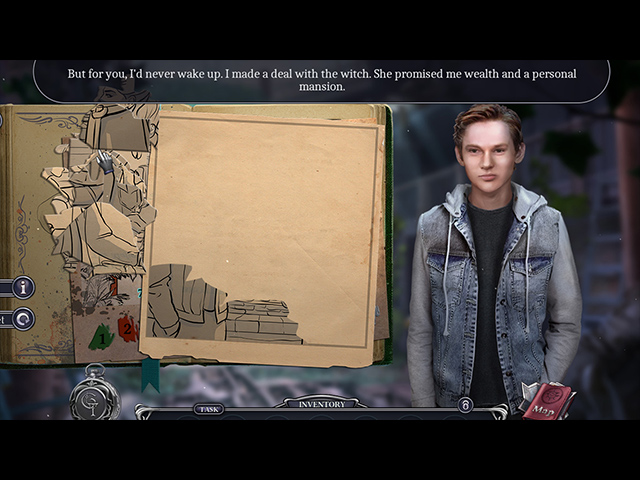Screen dimensions: 640x480
Task: Open the red Map book
Action: point(548,400)
